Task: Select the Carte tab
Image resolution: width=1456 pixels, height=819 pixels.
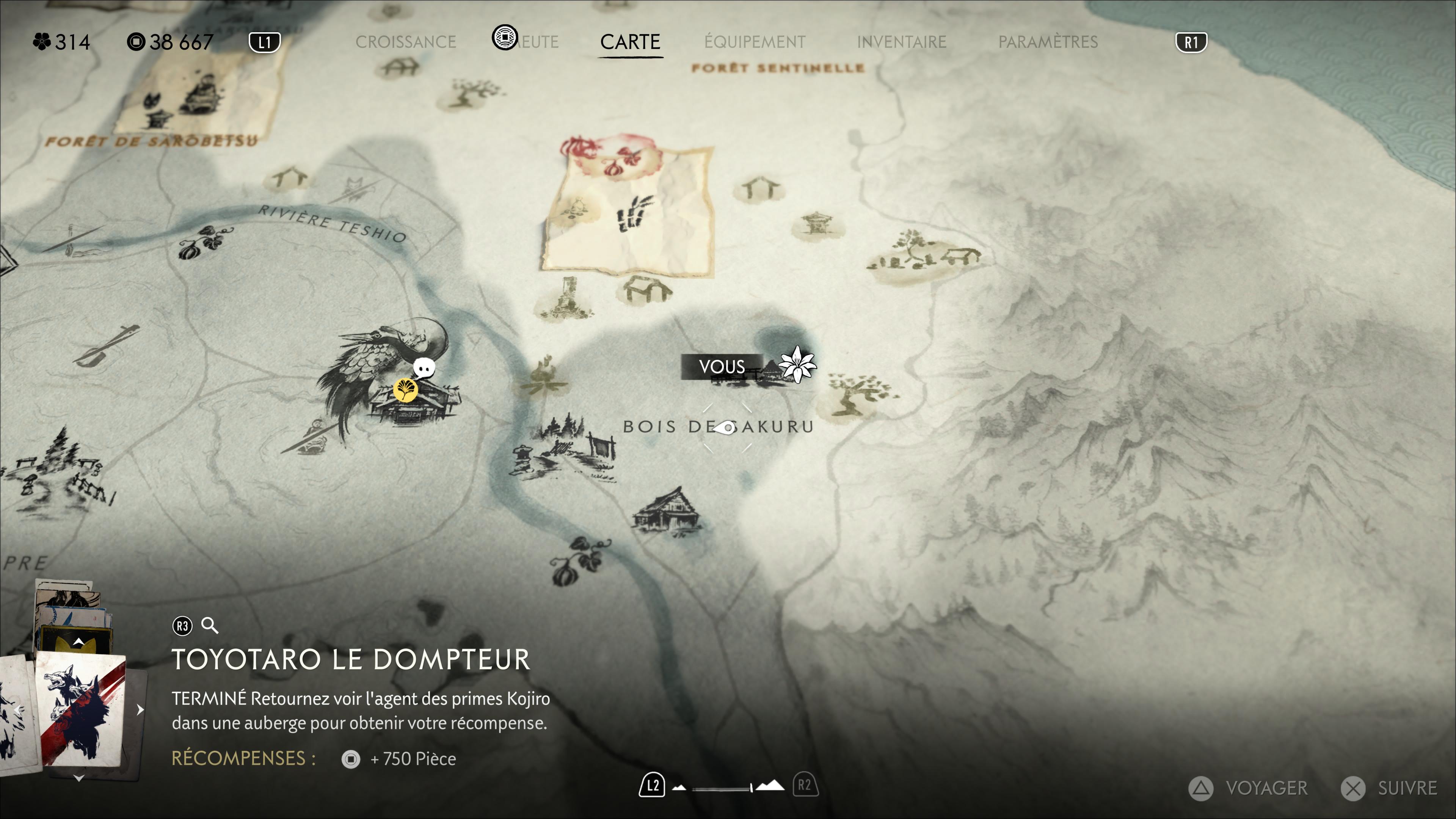Action: 630,42
